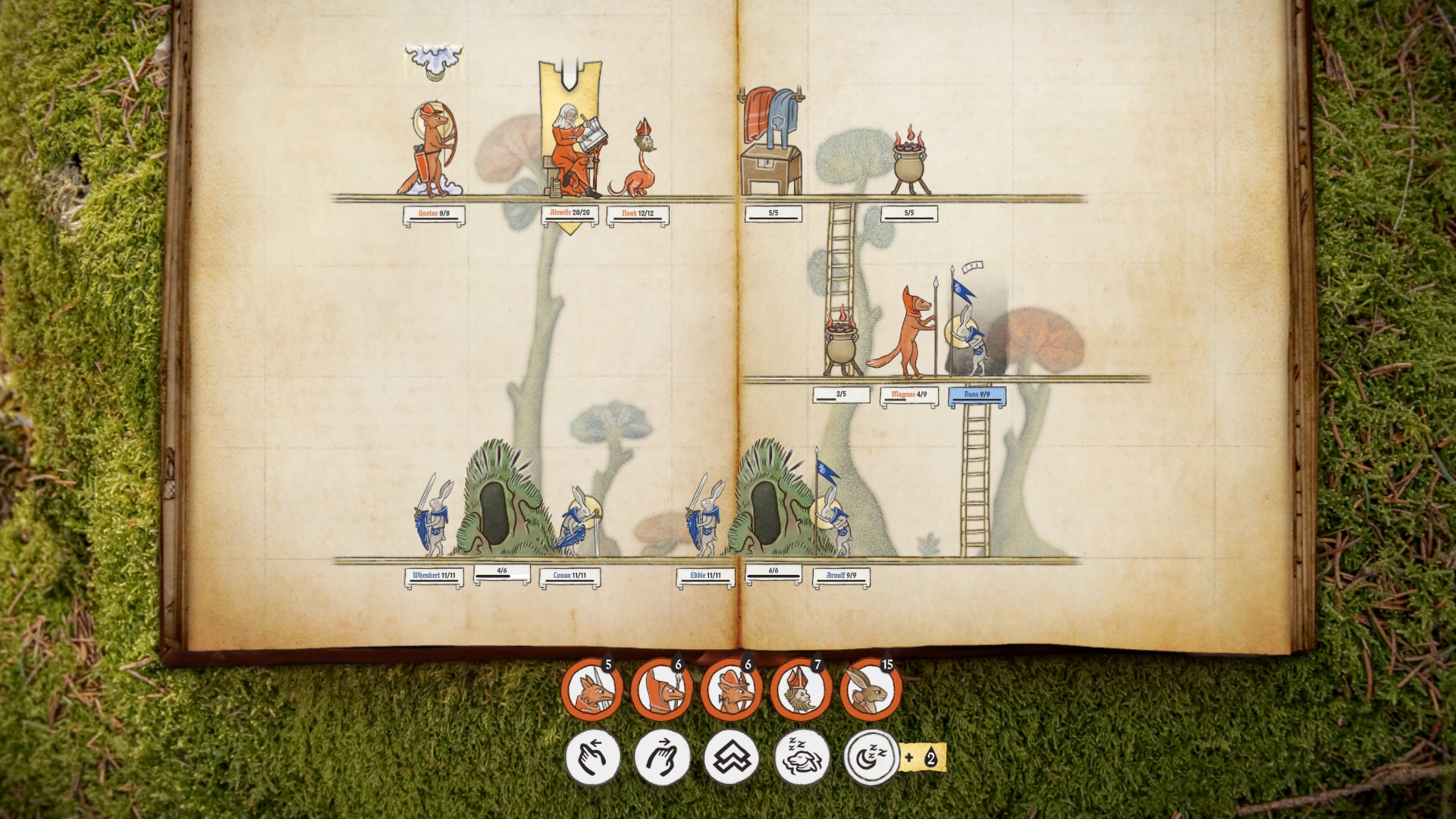Activate the push-right hand action

pos(662,757)
